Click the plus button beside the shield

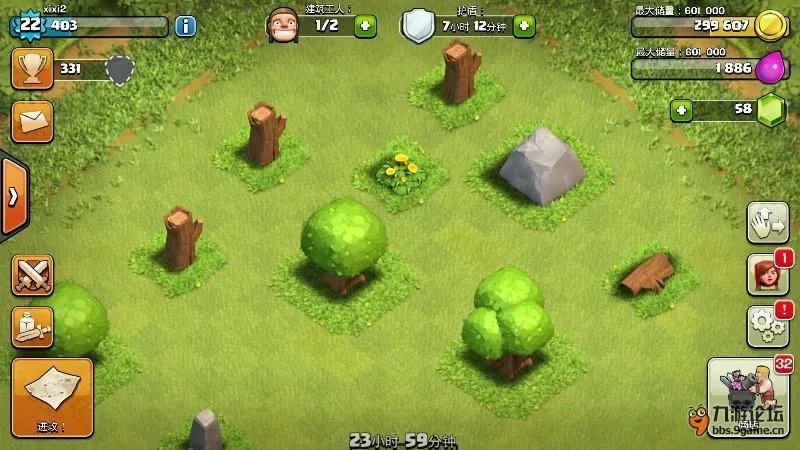tap(524, 26)
